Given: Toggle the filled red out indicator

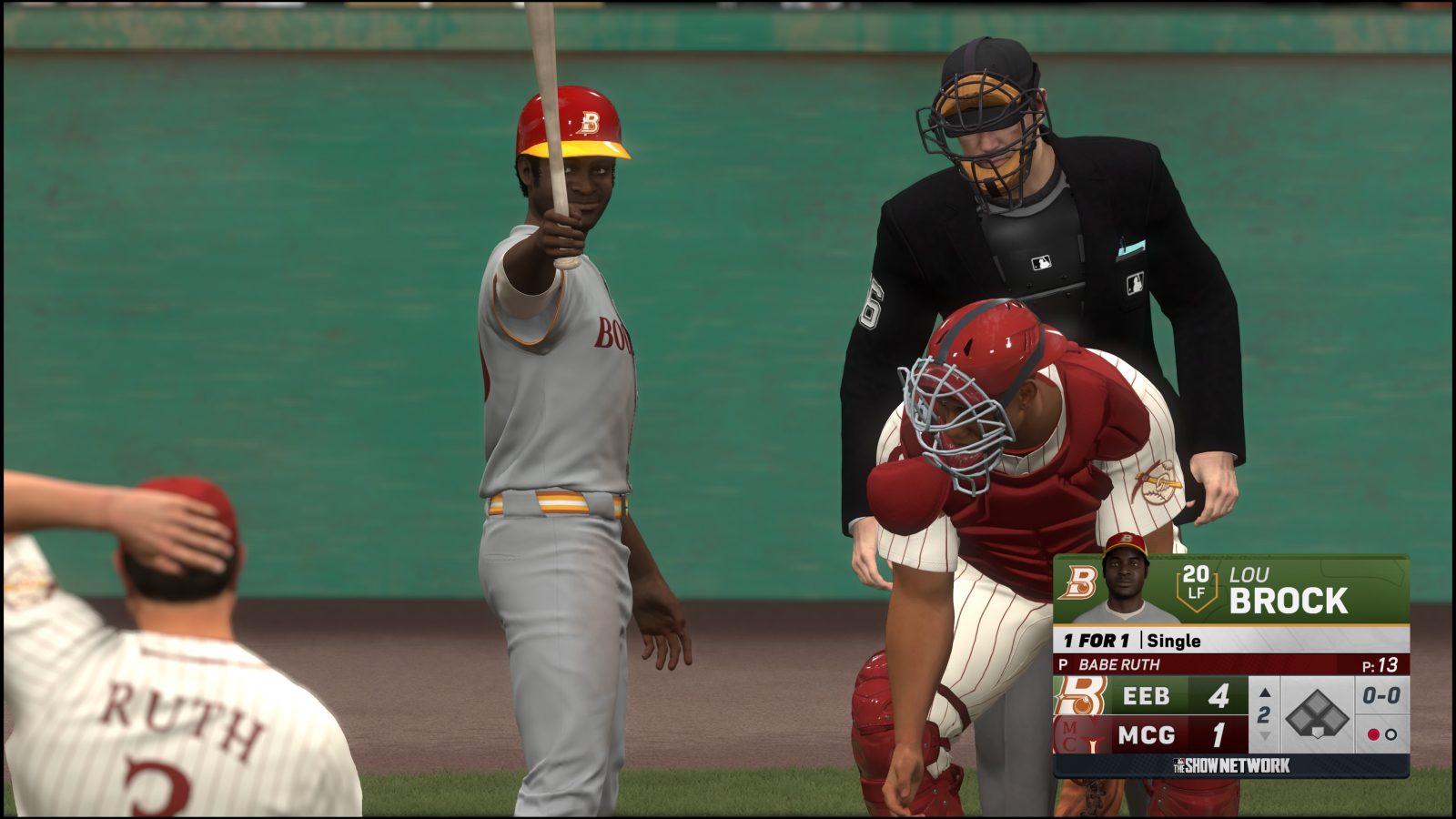Looking at the screenshot, I should [1374, 734].
